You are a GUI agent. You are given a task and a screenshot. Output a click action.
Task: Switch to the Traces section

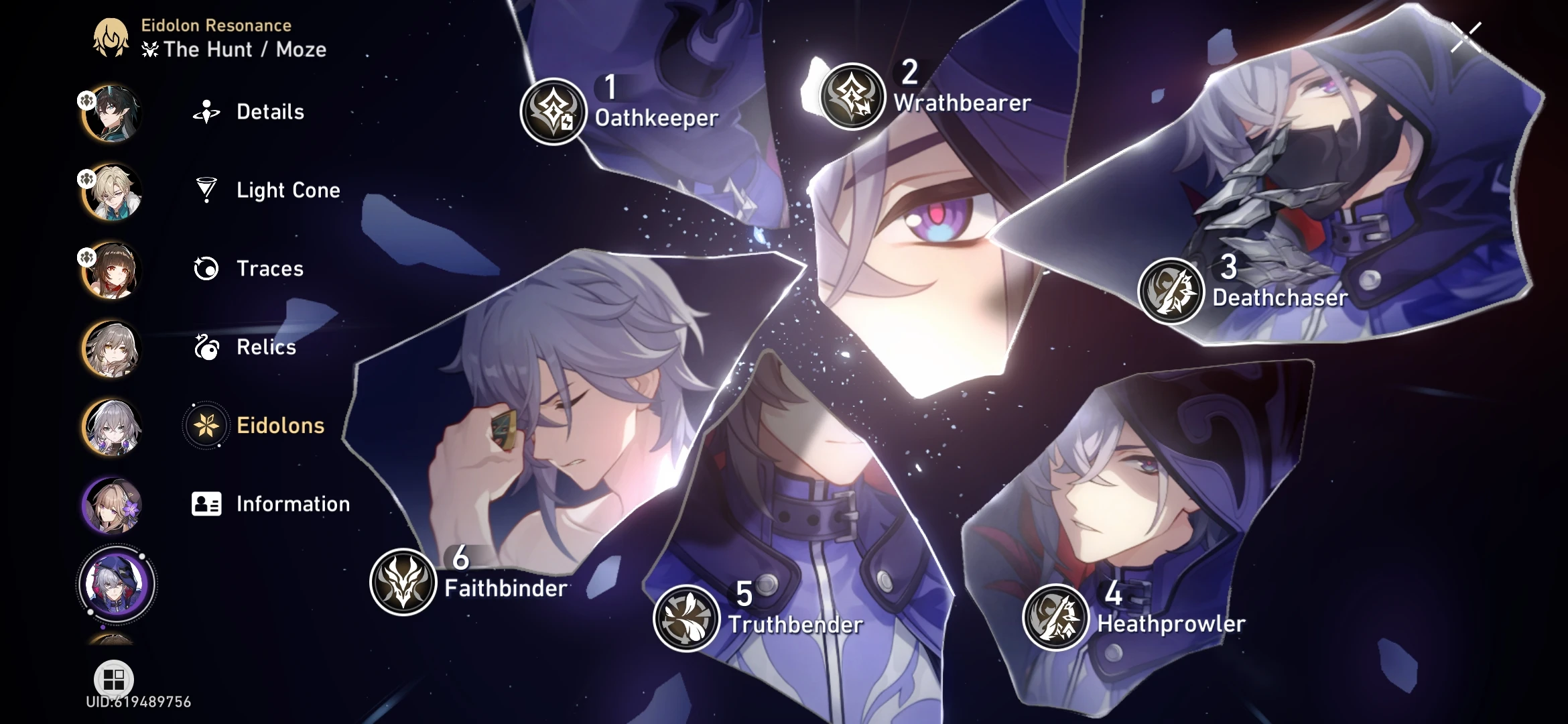click(x=268, y=269)
